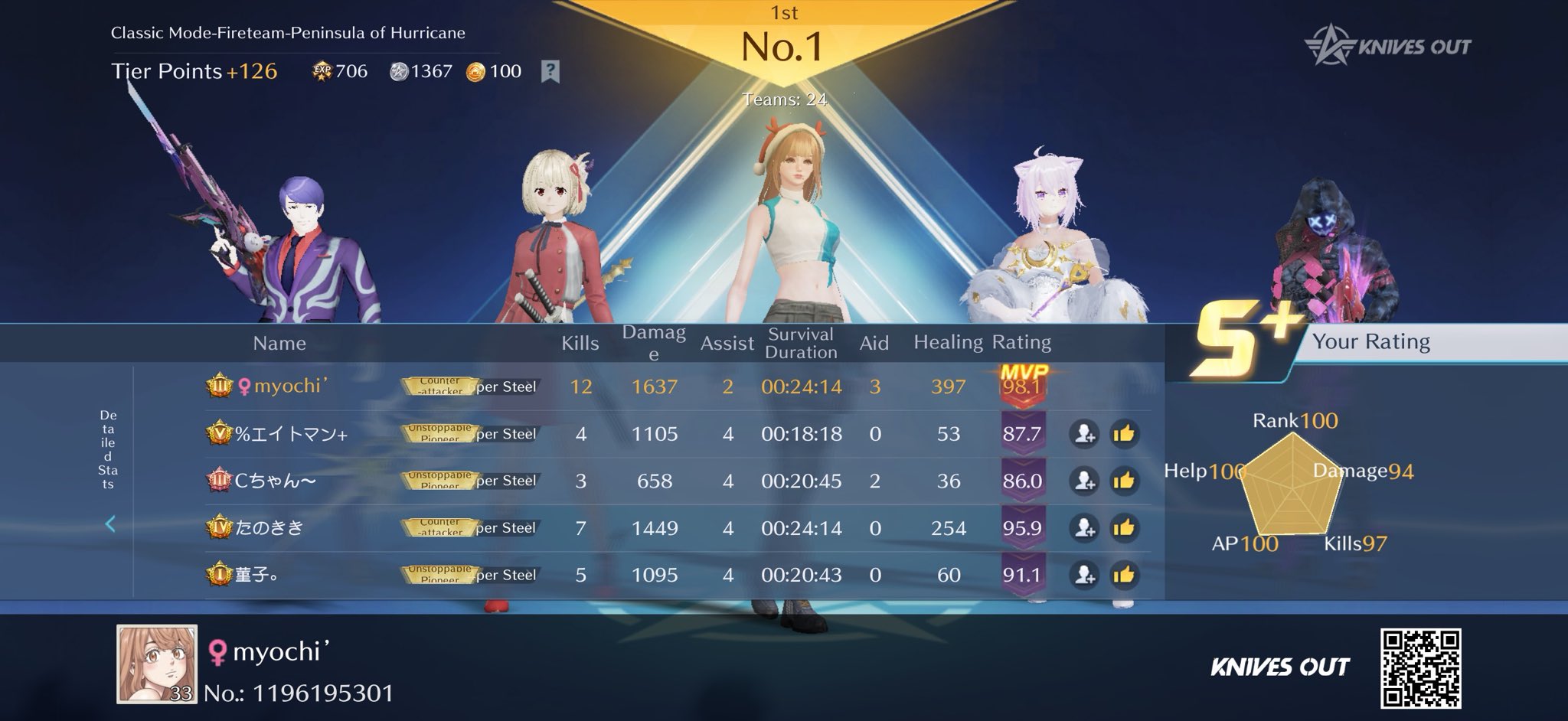Give a thumbs-up to %エイトマン+
Screen dimensions: 1568x721
pyautogui.click(x=1123, y=434)
